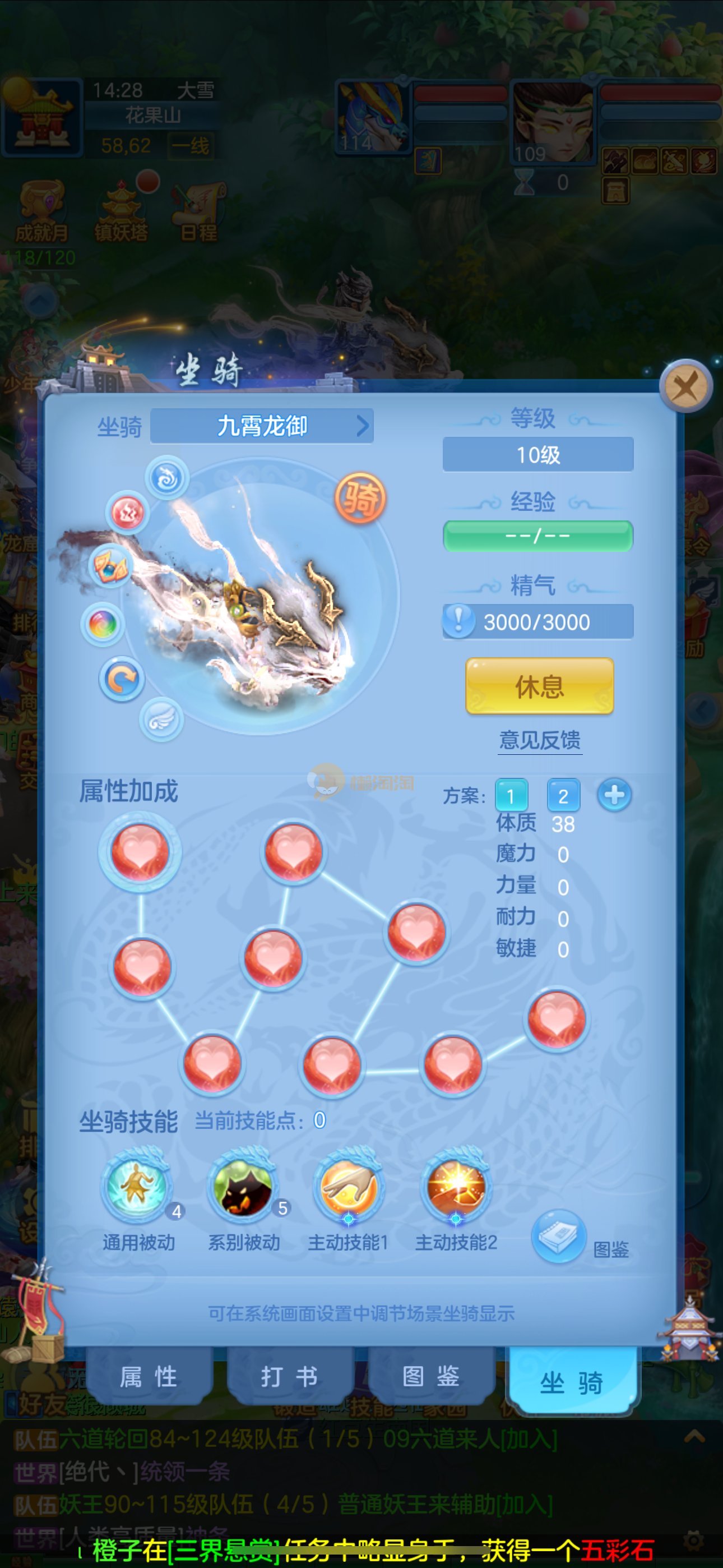Select attribute scheme 1
The width and height of the screenshot is (723, 1568).
pyautogui.click(x=511, y=796)
